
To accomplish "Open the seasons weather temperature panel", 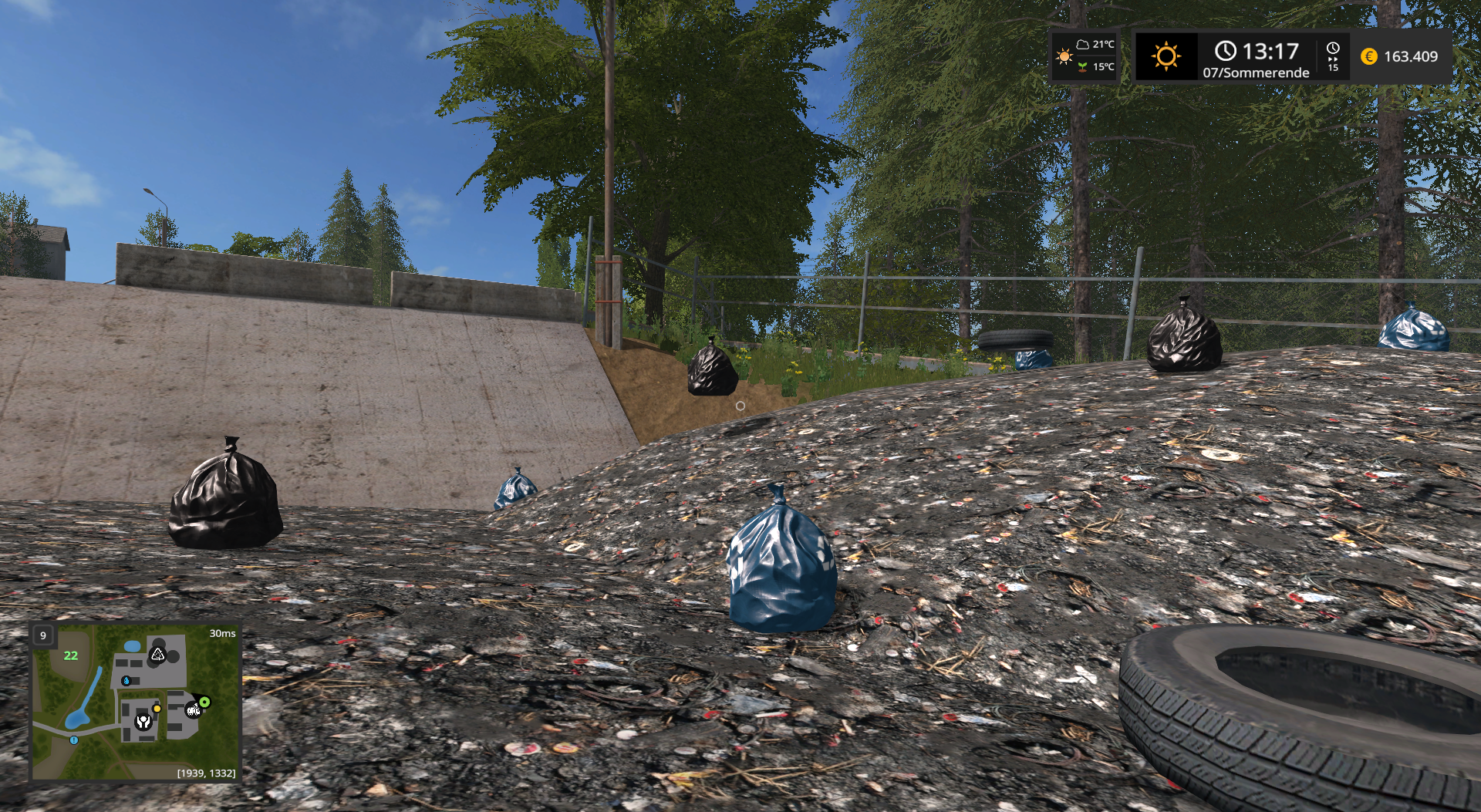I will pyautogui.click(x=1085, y=56).
